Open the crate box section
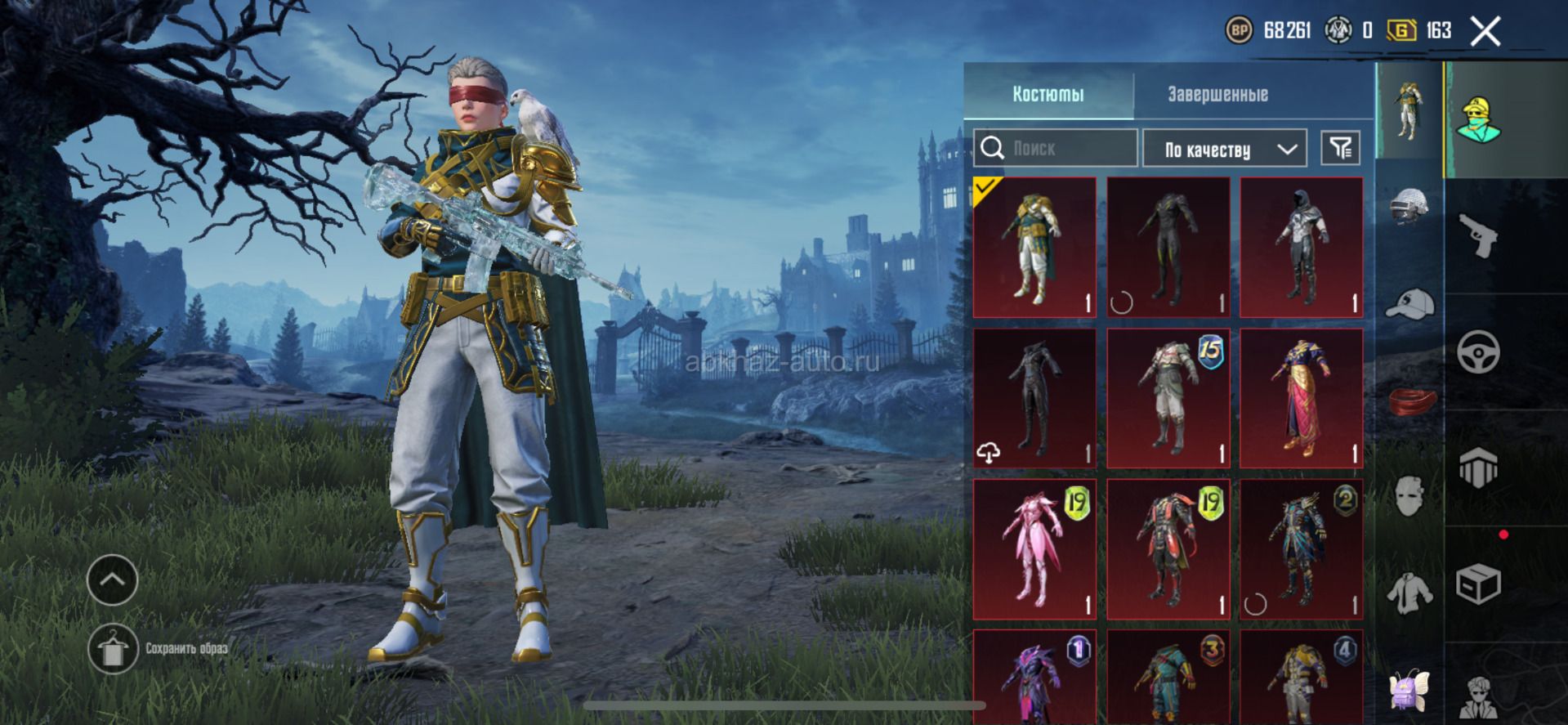 (x=1478, y=584)
